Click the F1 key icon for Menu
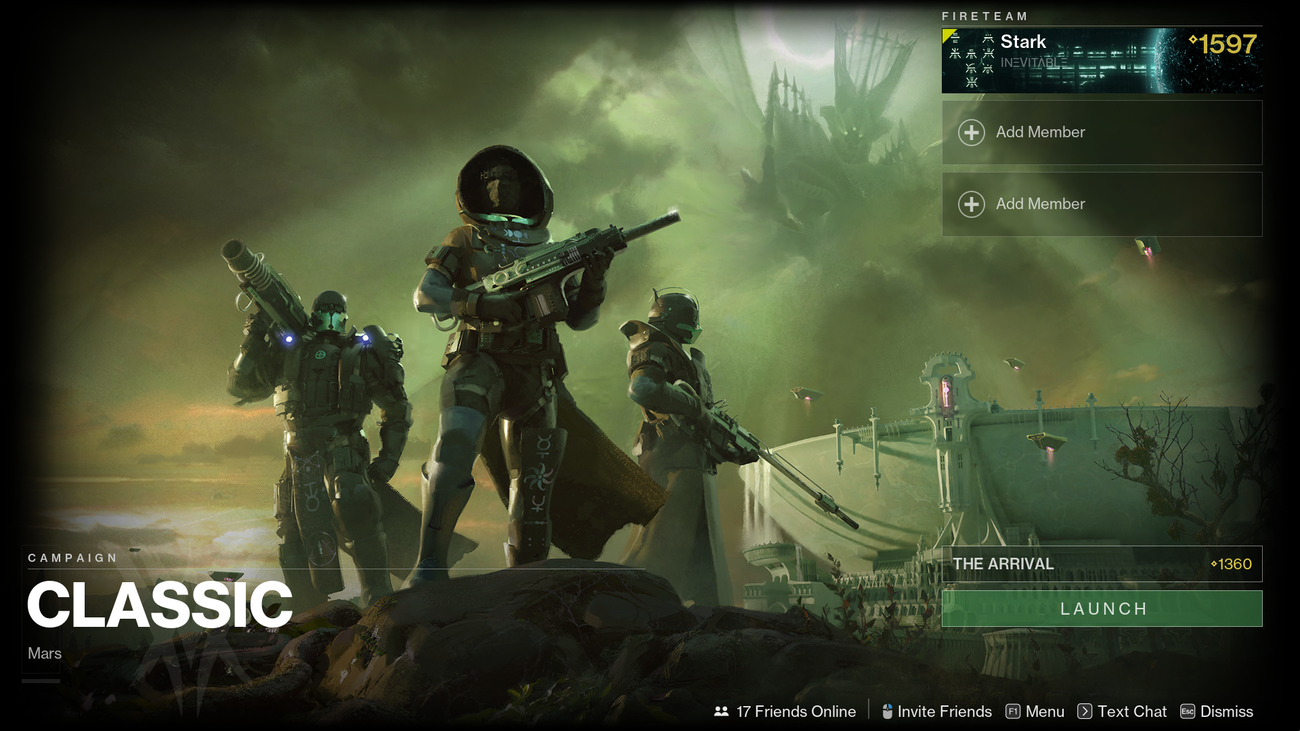Image resolution: width=1300 pixels, height=731 pixels. click(1012, 711)
